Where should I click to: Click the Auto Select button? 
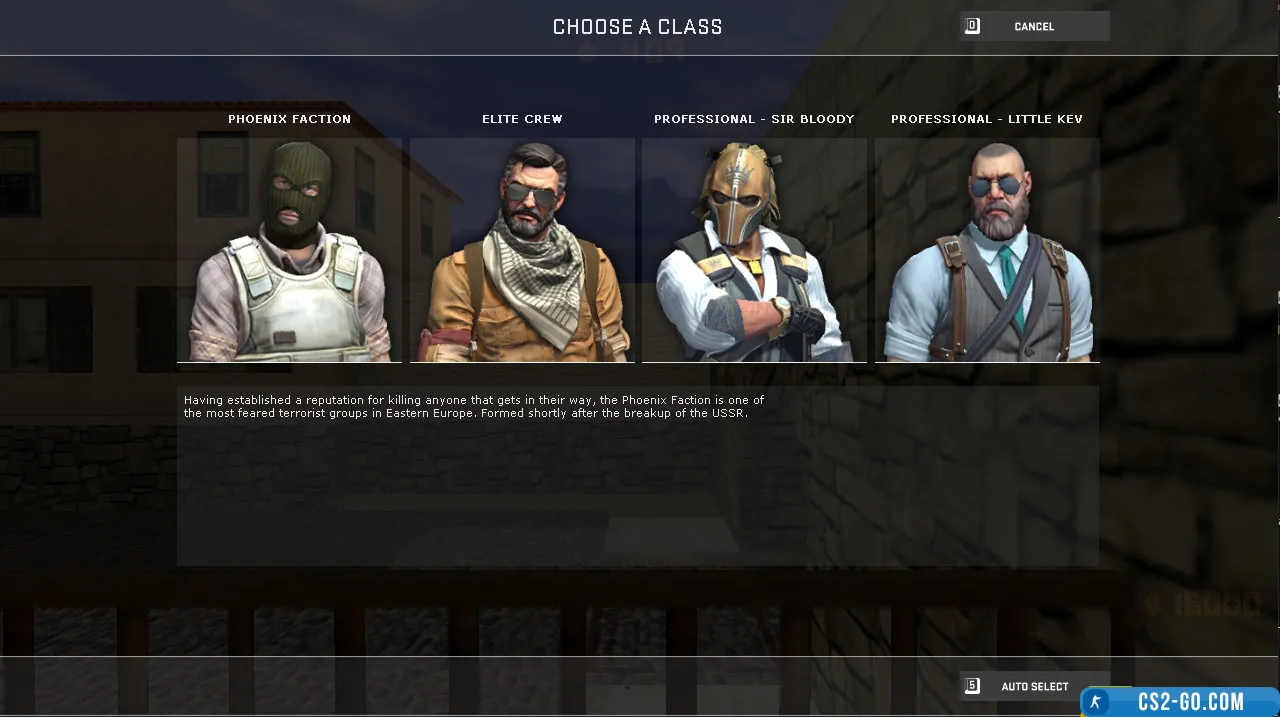tap(1034, 686)
